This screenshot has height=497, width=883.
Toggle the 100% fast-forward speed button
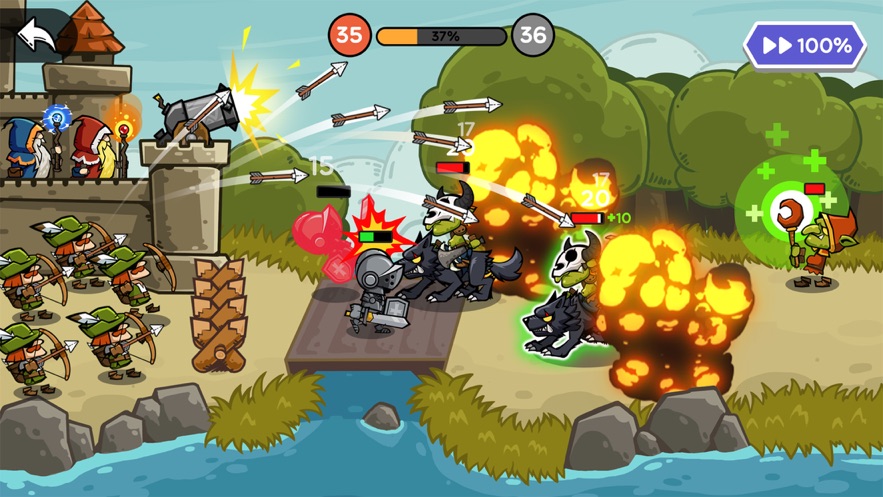pos(805,46)
